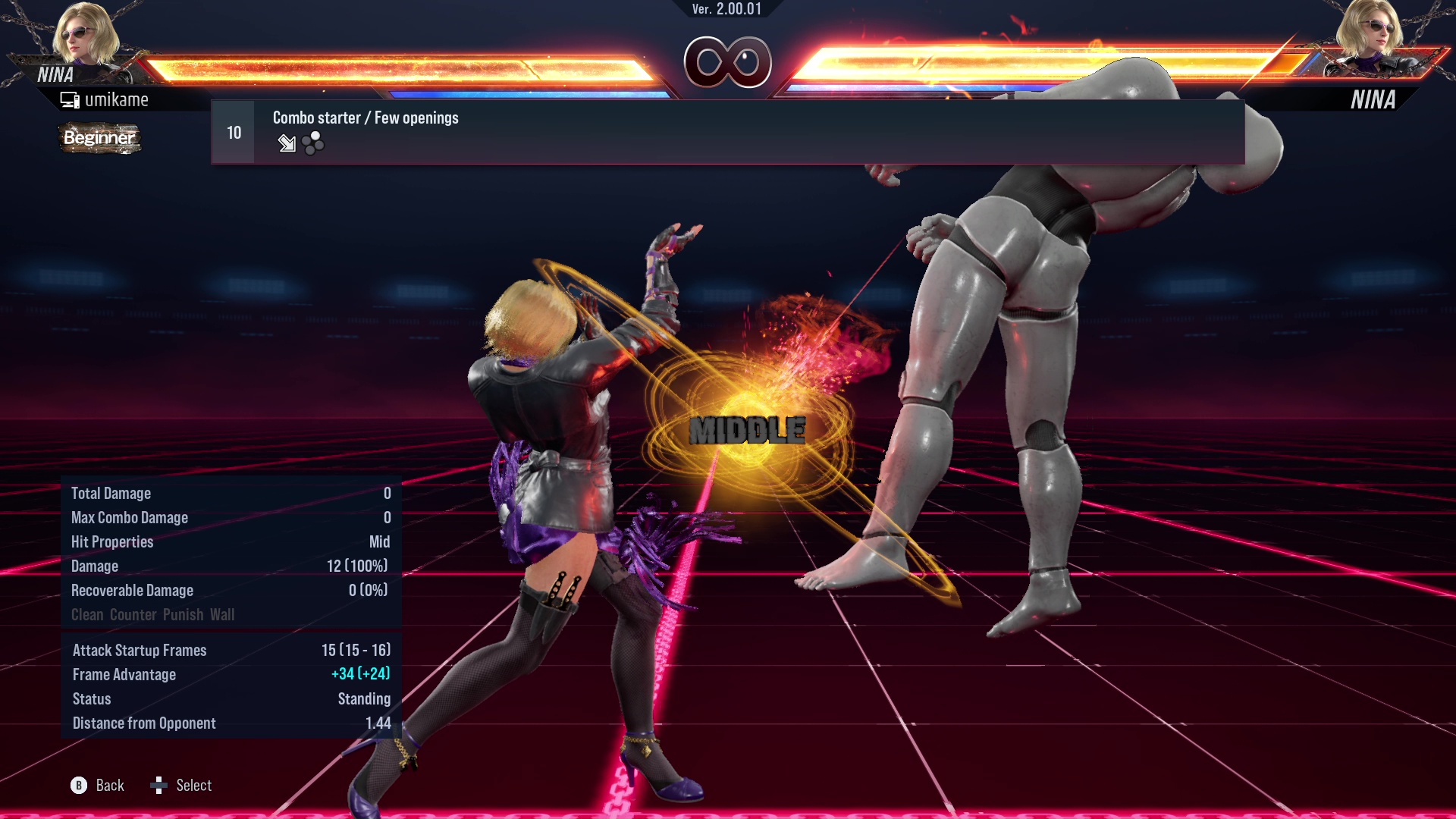This screenshot has height=819, width=1456.
Task: Select the Beginner rank badge
Action: click(x=99, y=139)
